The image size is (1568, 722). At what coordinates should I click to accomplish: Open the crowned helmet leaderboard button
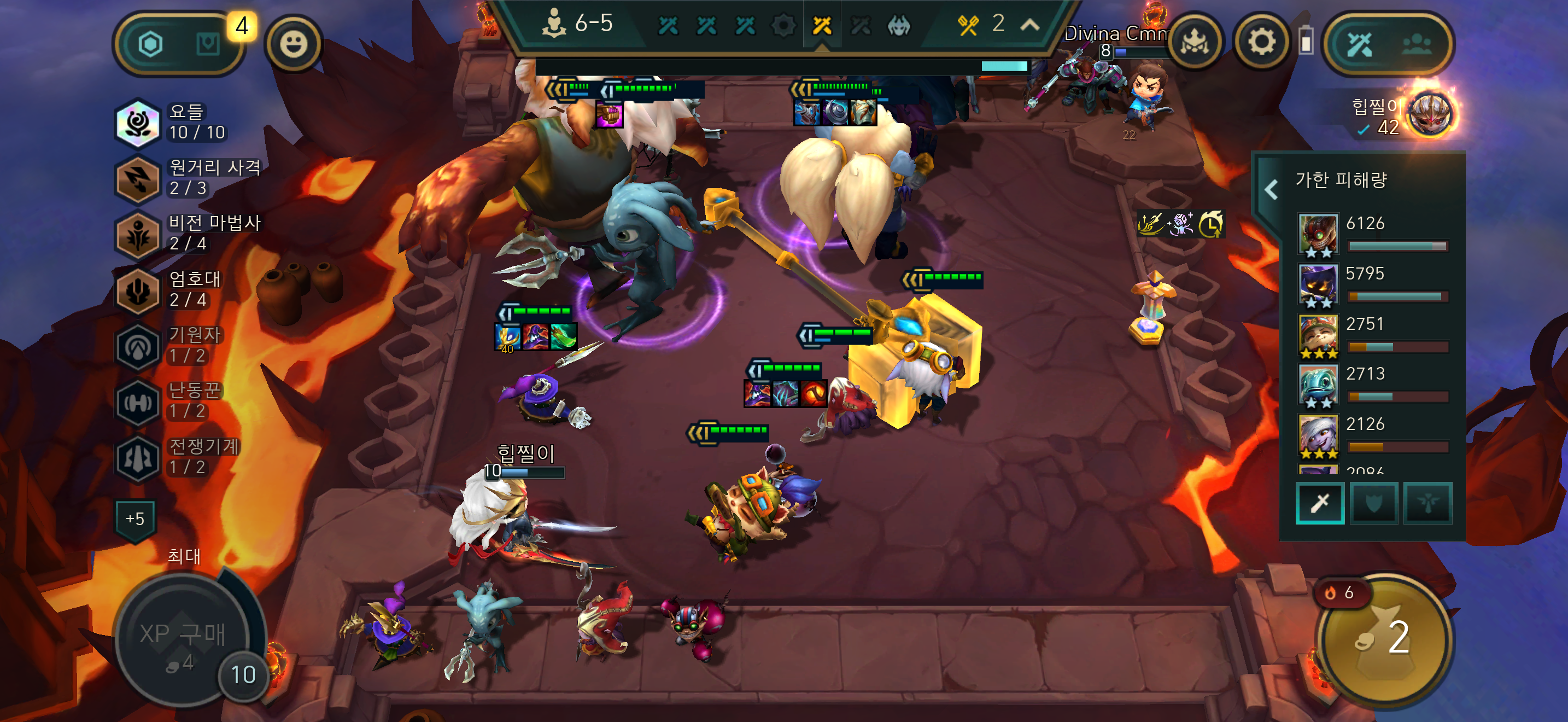click(x=1195, y=43)
